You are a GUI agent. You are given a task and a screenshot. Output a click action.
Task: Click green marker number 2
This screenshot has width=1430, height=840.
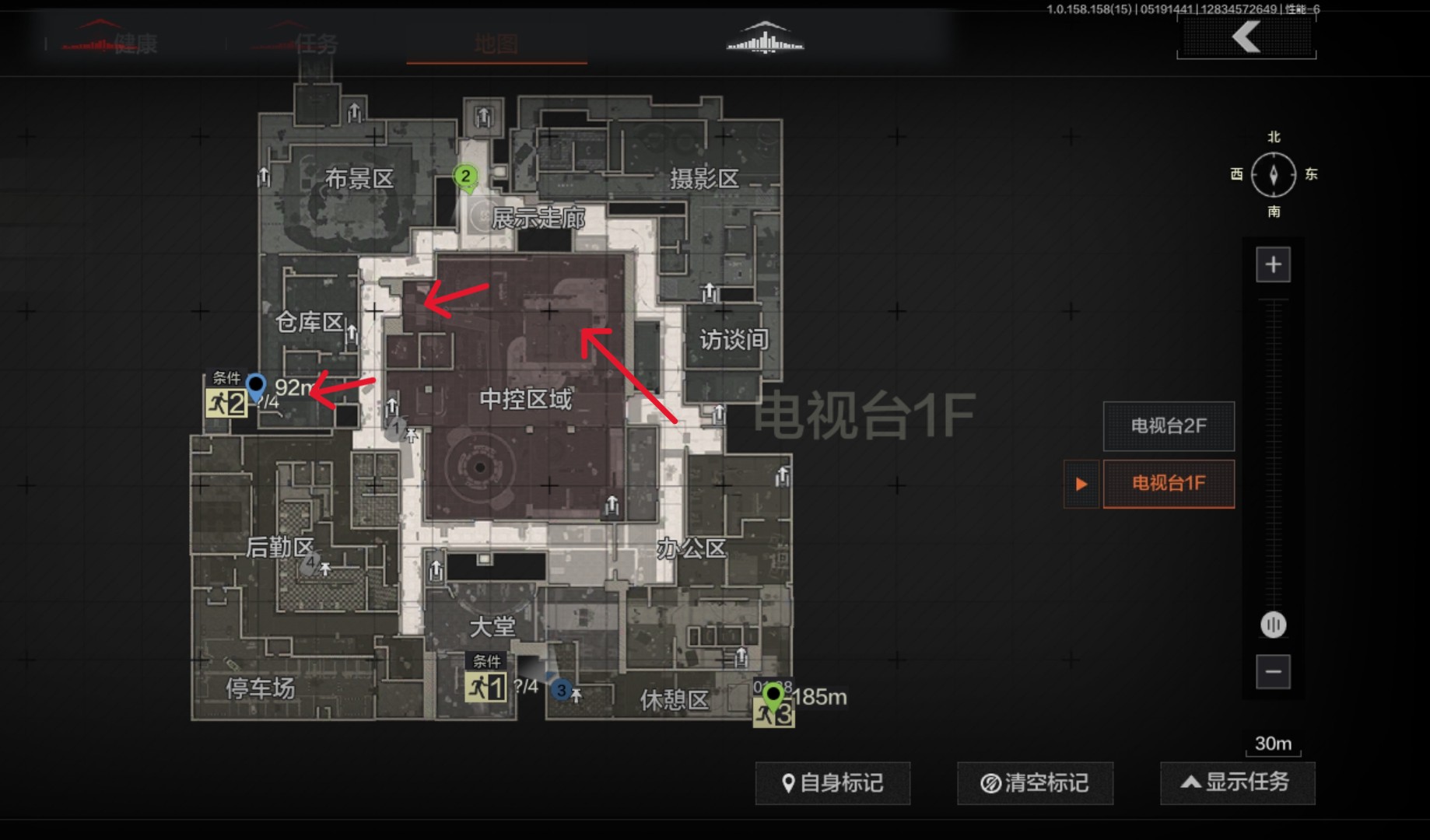click(465, 177)
